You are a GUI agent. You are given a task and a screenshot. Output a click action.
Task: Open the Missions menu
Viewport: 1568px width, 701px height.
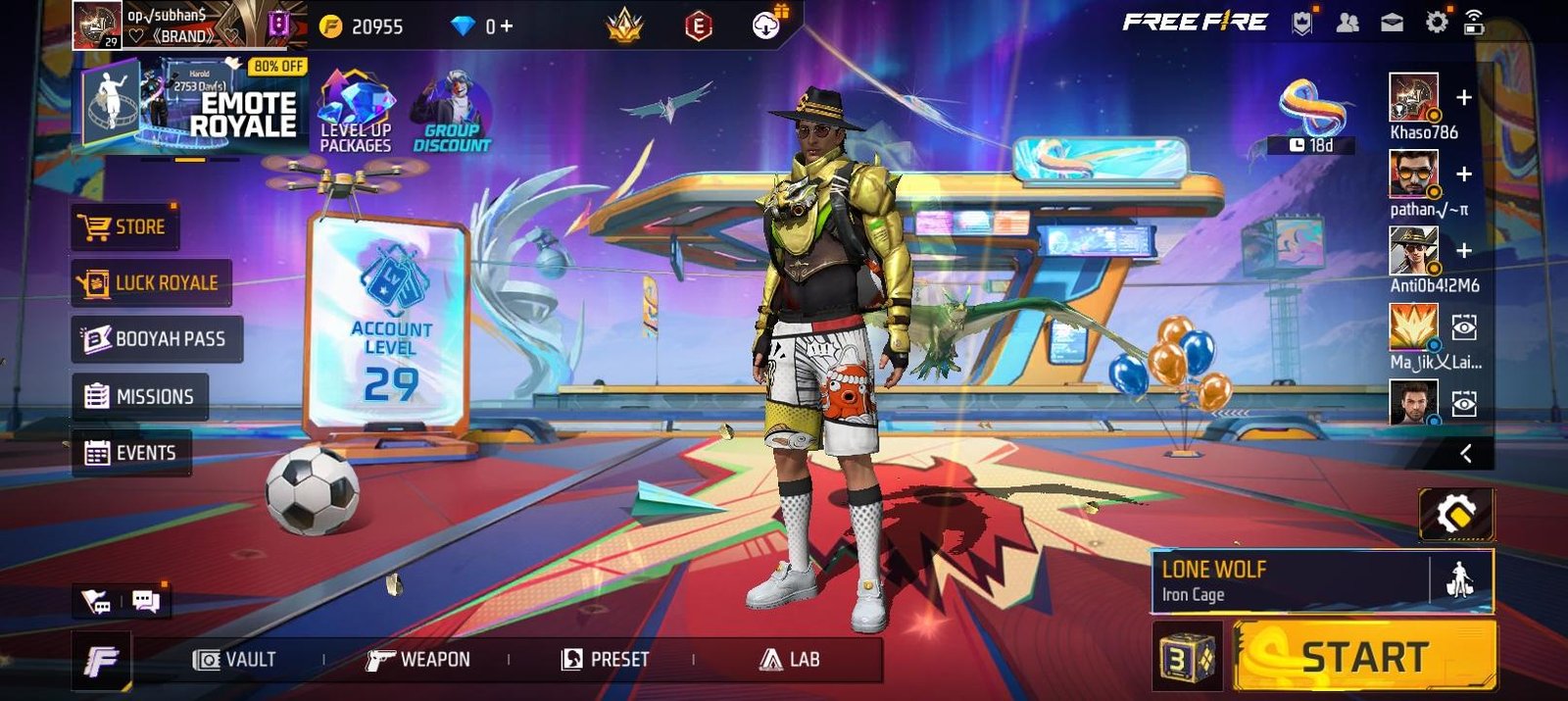point(140,396)
